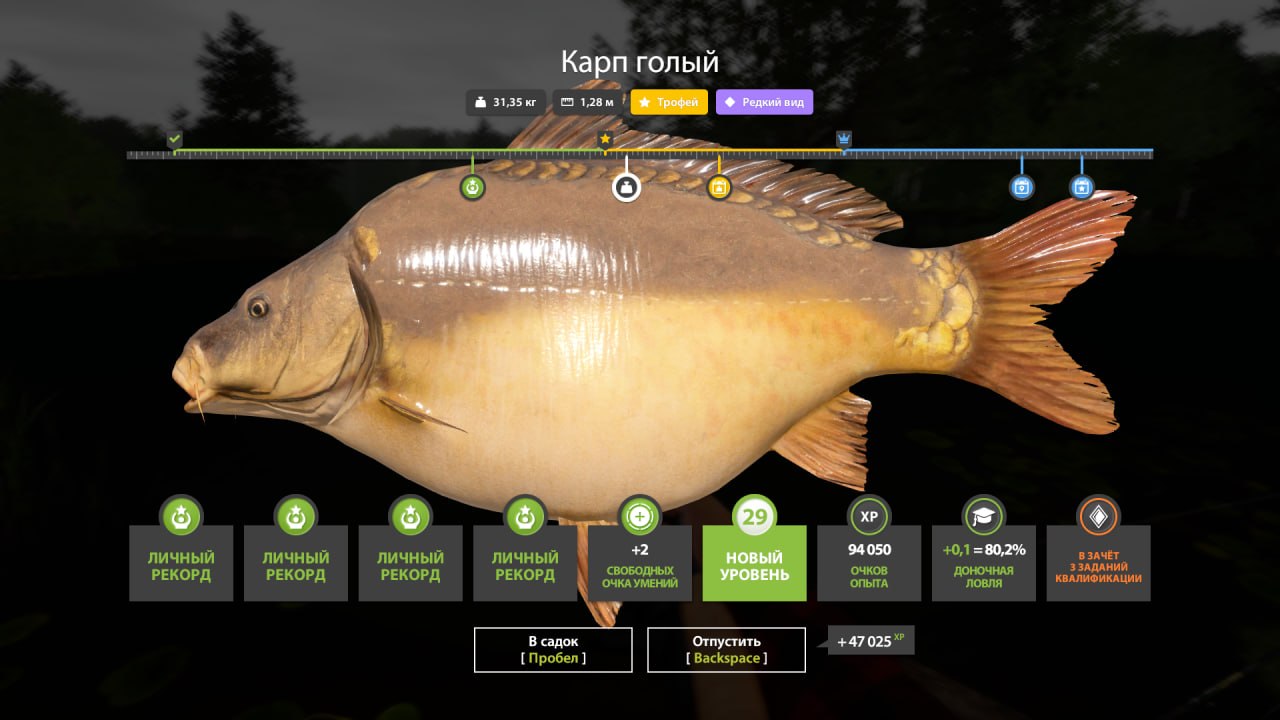This screenshot has width=1280, height=720.
Task: Click the green checkmark at the scale start
Action: click(x=175, y=139)
